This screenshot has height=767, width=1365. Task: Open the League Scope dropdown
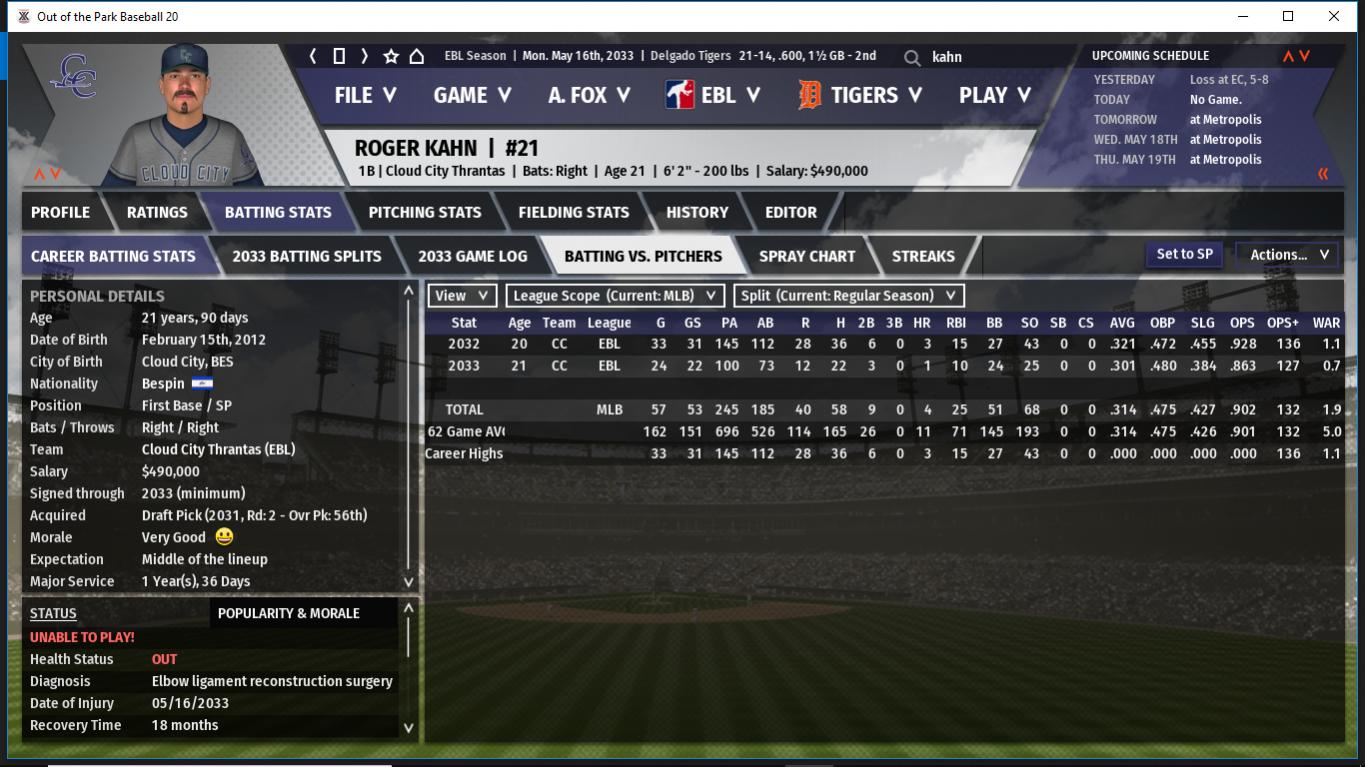pyautogui.click(x=615, y=296)
